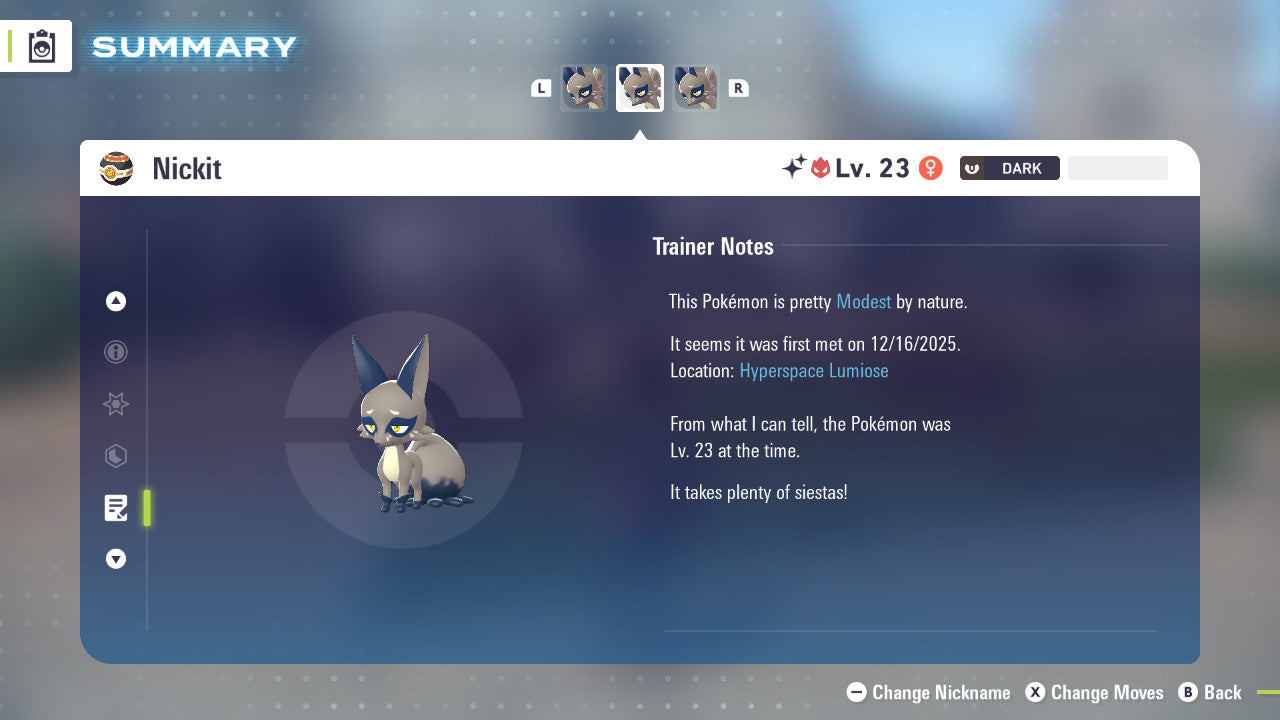This screenshot has width=1280, height=720.
Task: Click the female gender symbol icon
Action: click(x=931, y=168)
